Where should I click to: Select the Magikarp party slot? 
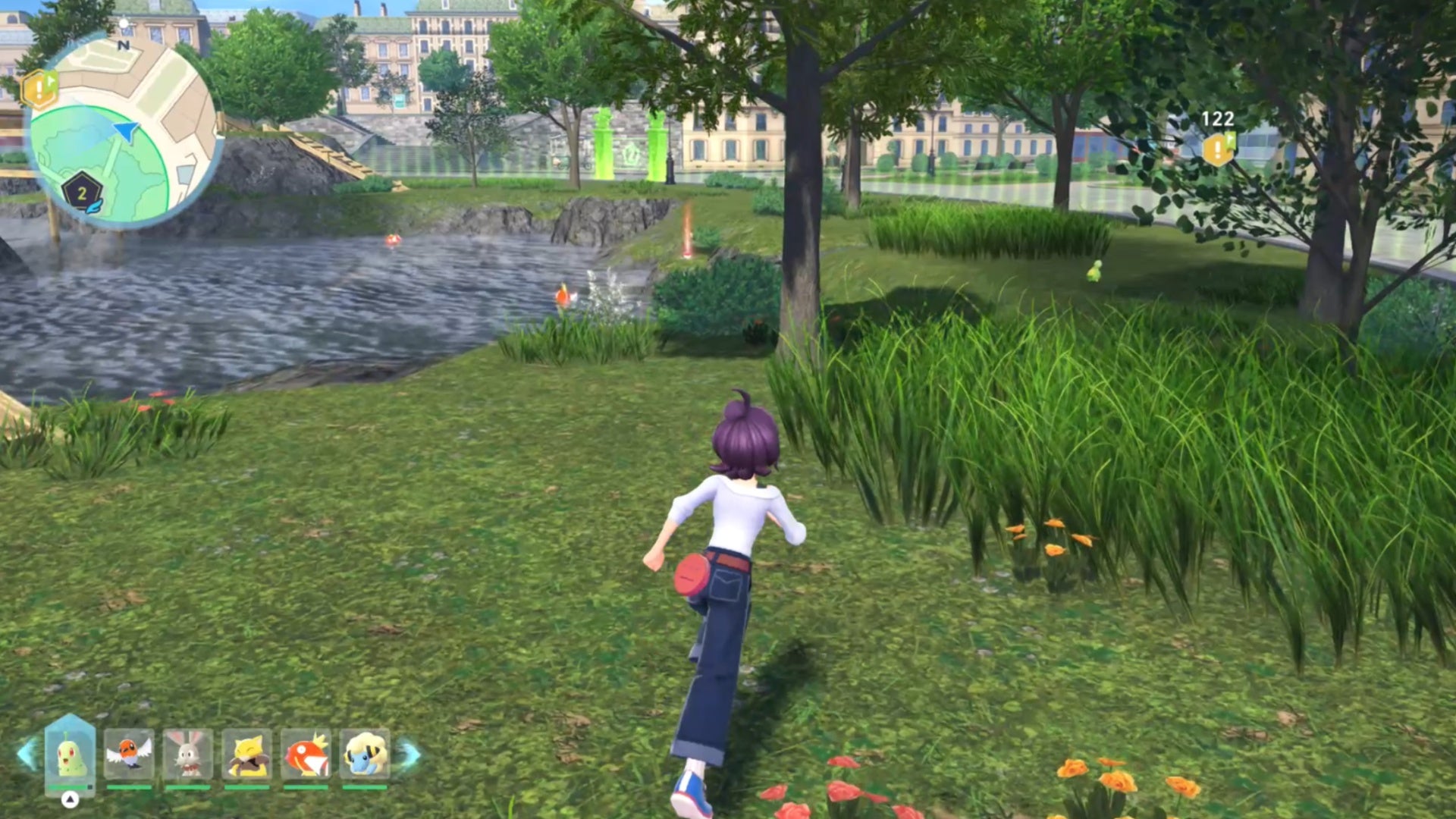[306, 755]
